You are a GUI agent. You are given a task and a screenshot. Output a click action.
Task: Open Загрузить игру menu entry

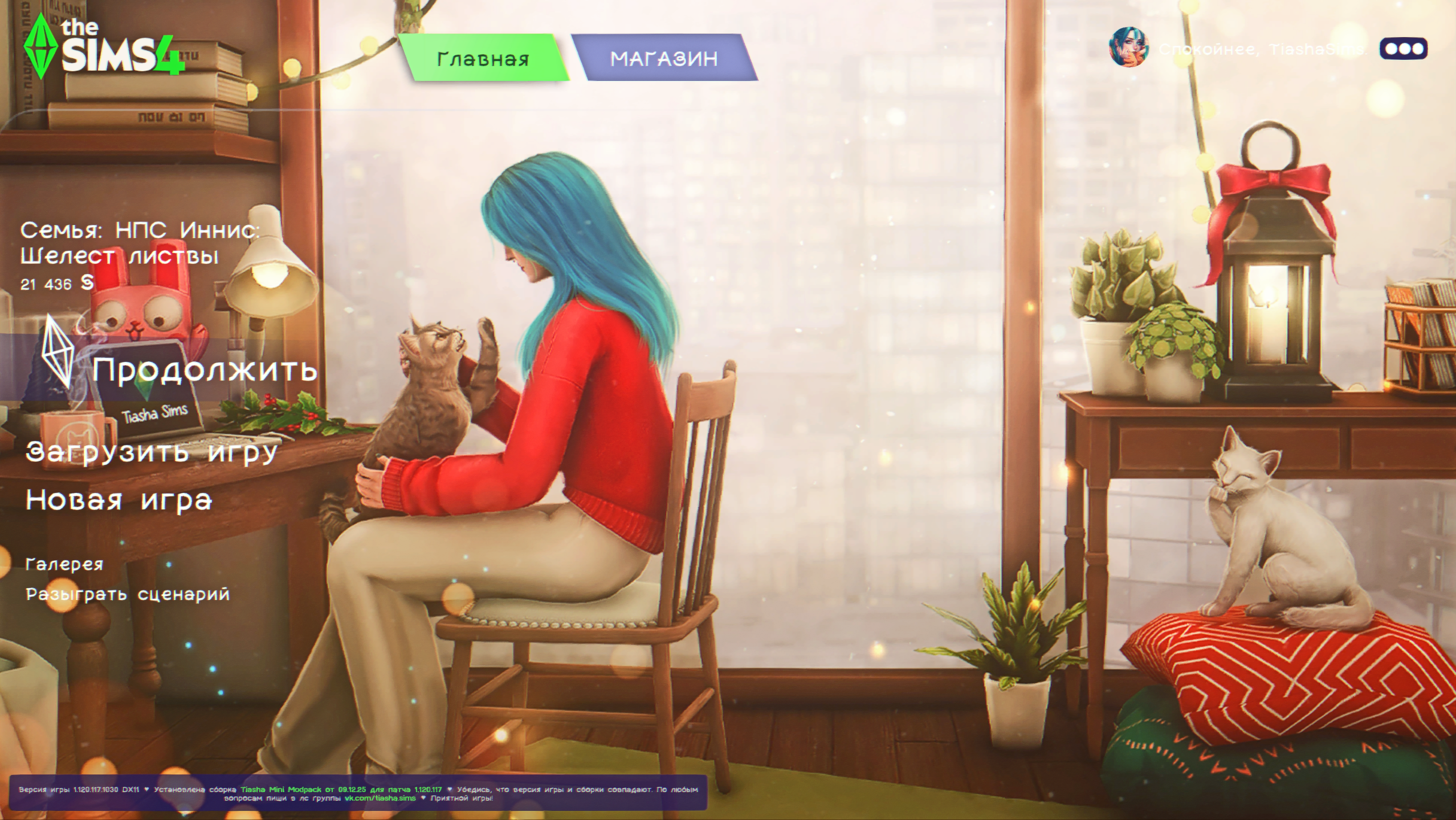152,452
